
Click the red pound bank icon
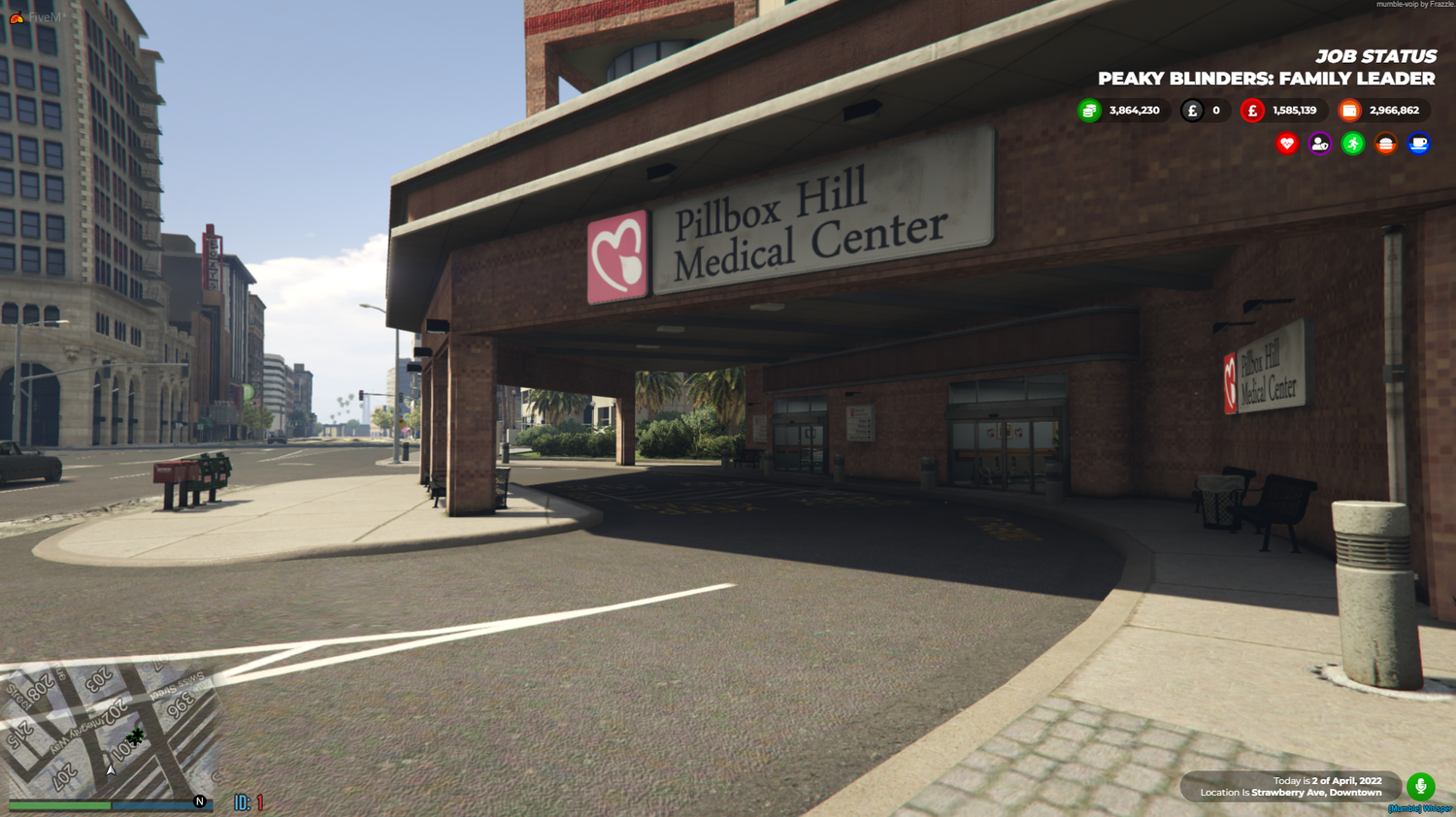[x=1252, y=110]
